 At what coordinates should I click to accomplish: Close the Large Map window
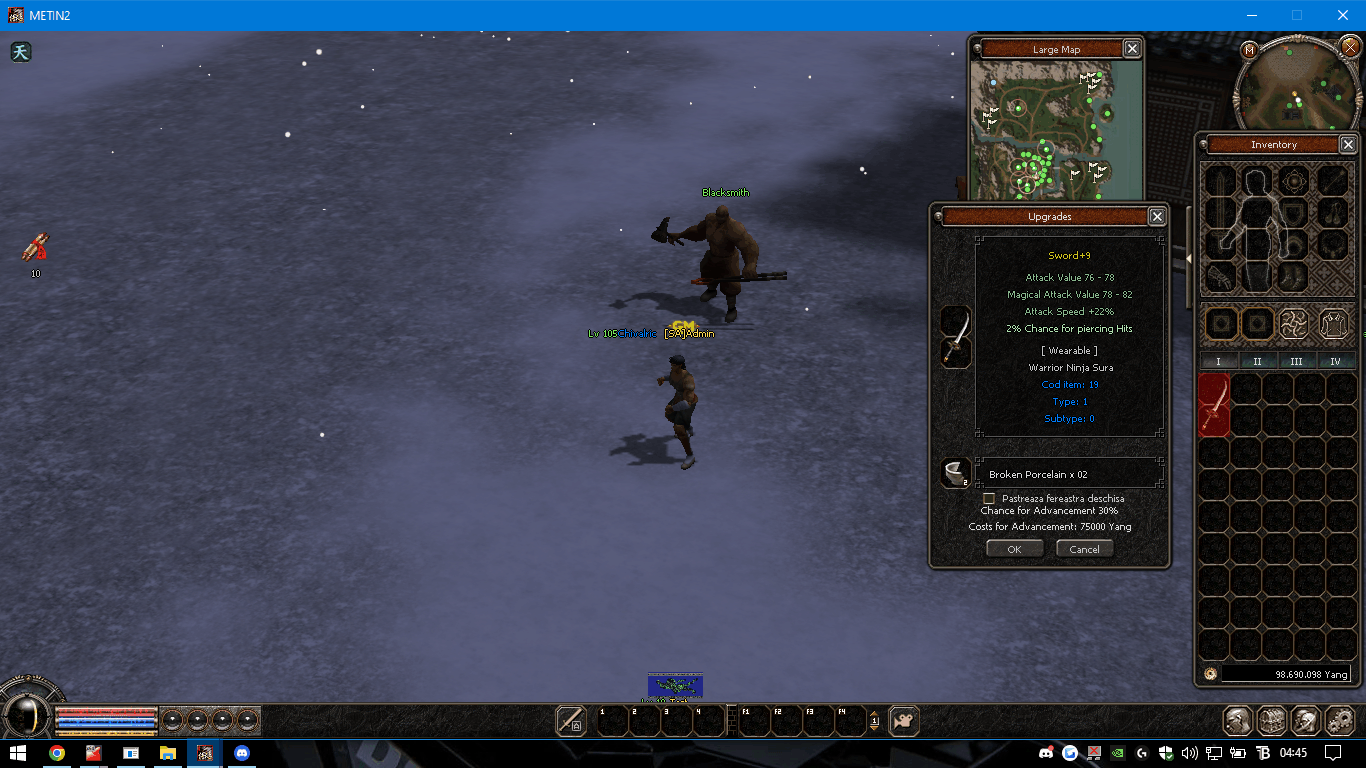1132,49
